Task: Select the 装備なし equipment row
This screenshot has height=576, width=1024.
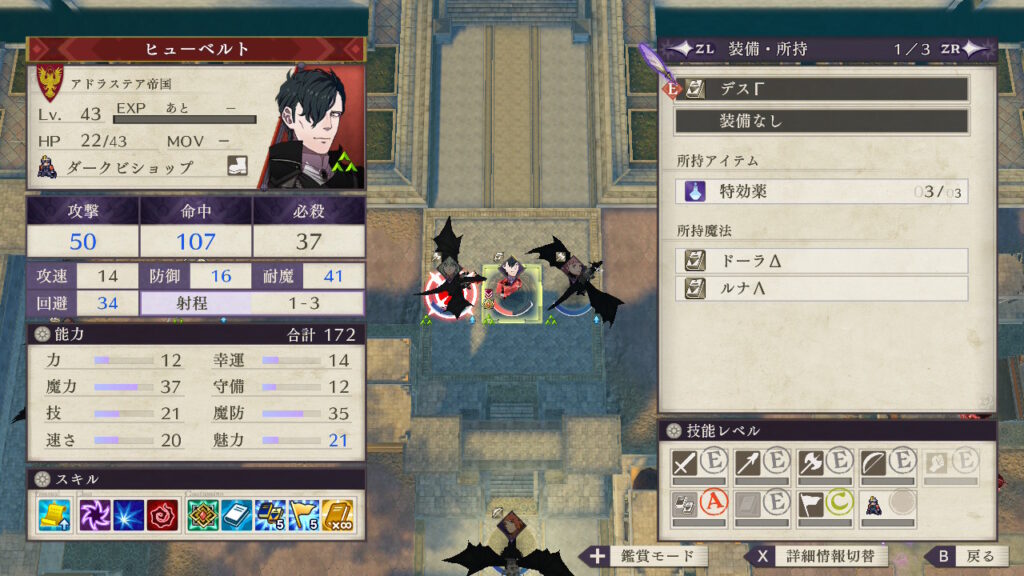Action: click(x=821, y=121)
